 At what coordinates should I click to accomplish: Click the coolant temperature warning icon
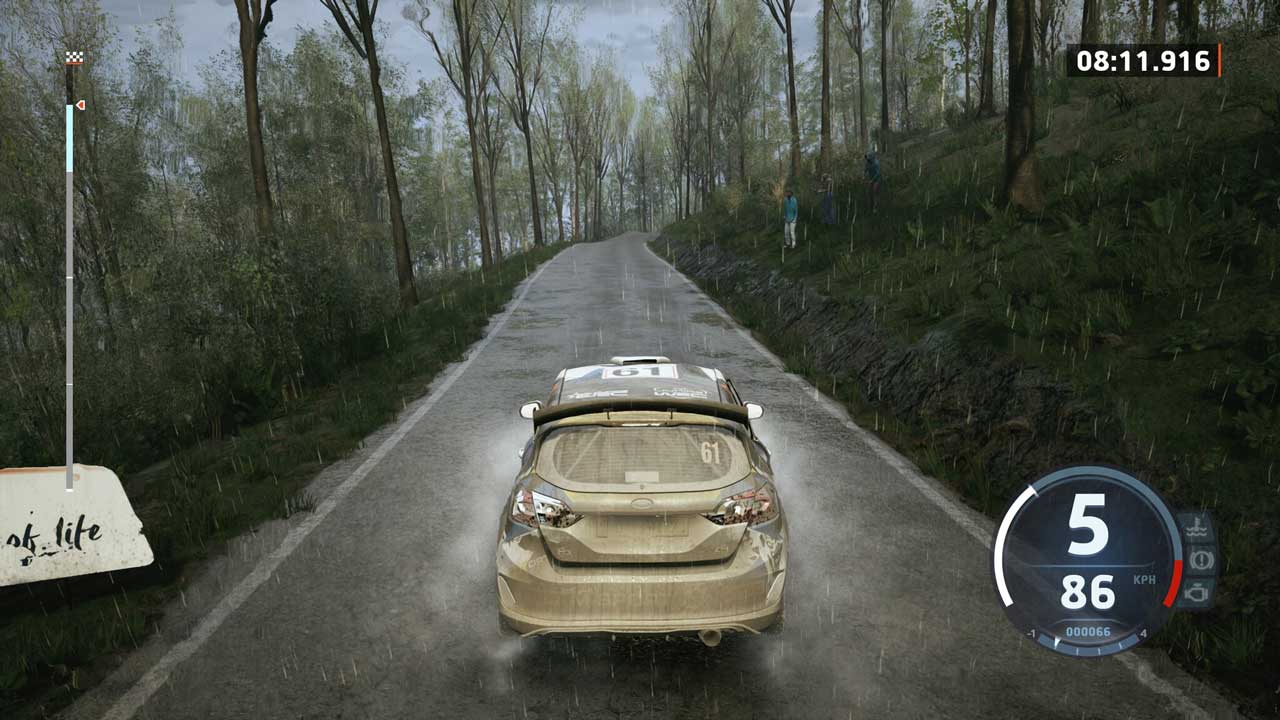click(1197, 528)
